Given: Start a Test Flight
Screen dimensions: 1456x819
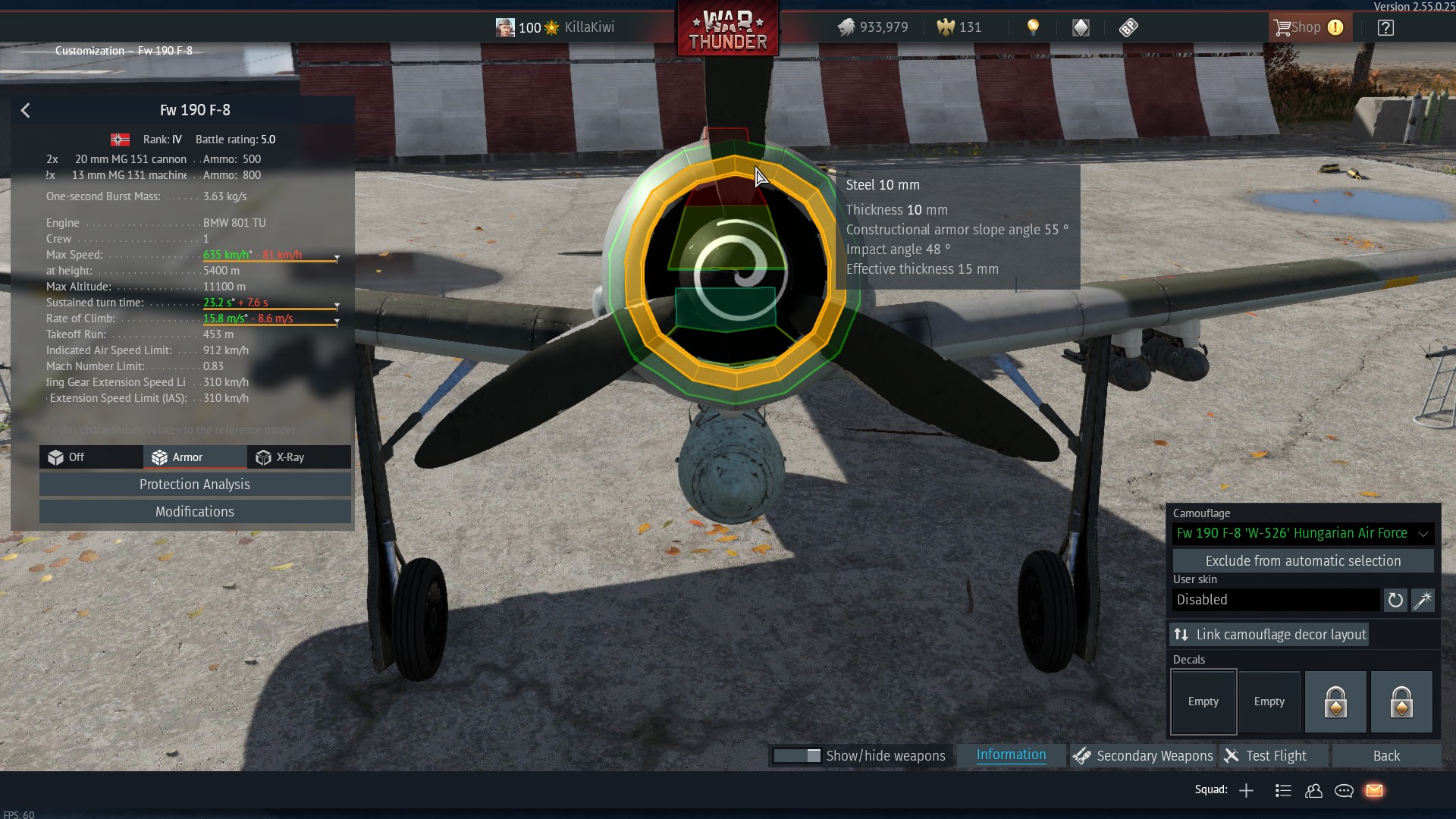Looking at the screenshot, I should pos(1275,756).
